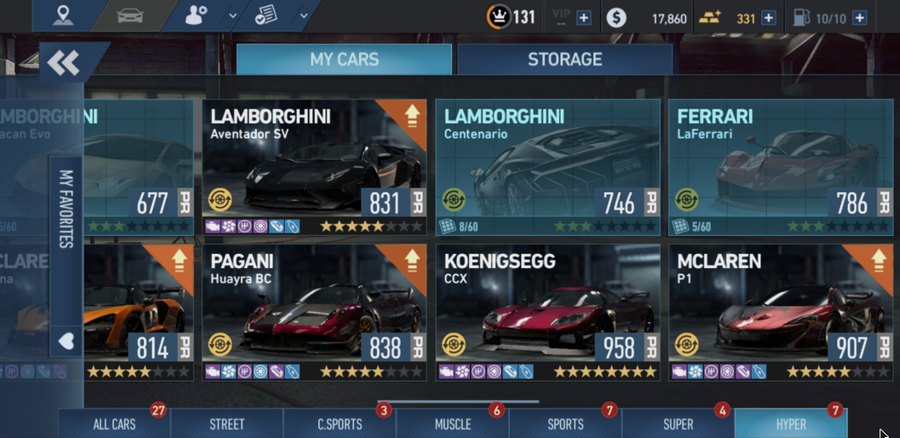Open the Muscle class tab

click(x=453, y=424)
